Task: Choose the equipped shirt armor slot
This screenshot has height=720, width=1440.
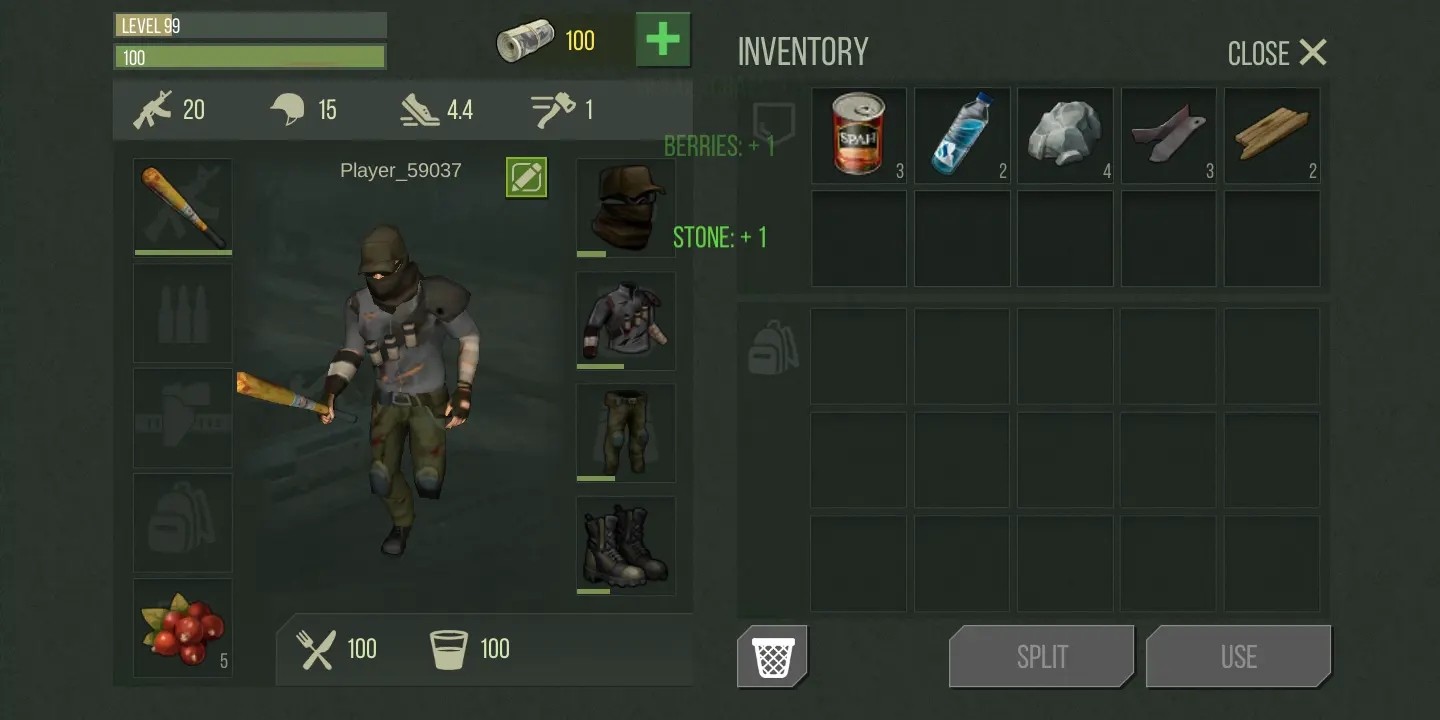Action: 626,320
